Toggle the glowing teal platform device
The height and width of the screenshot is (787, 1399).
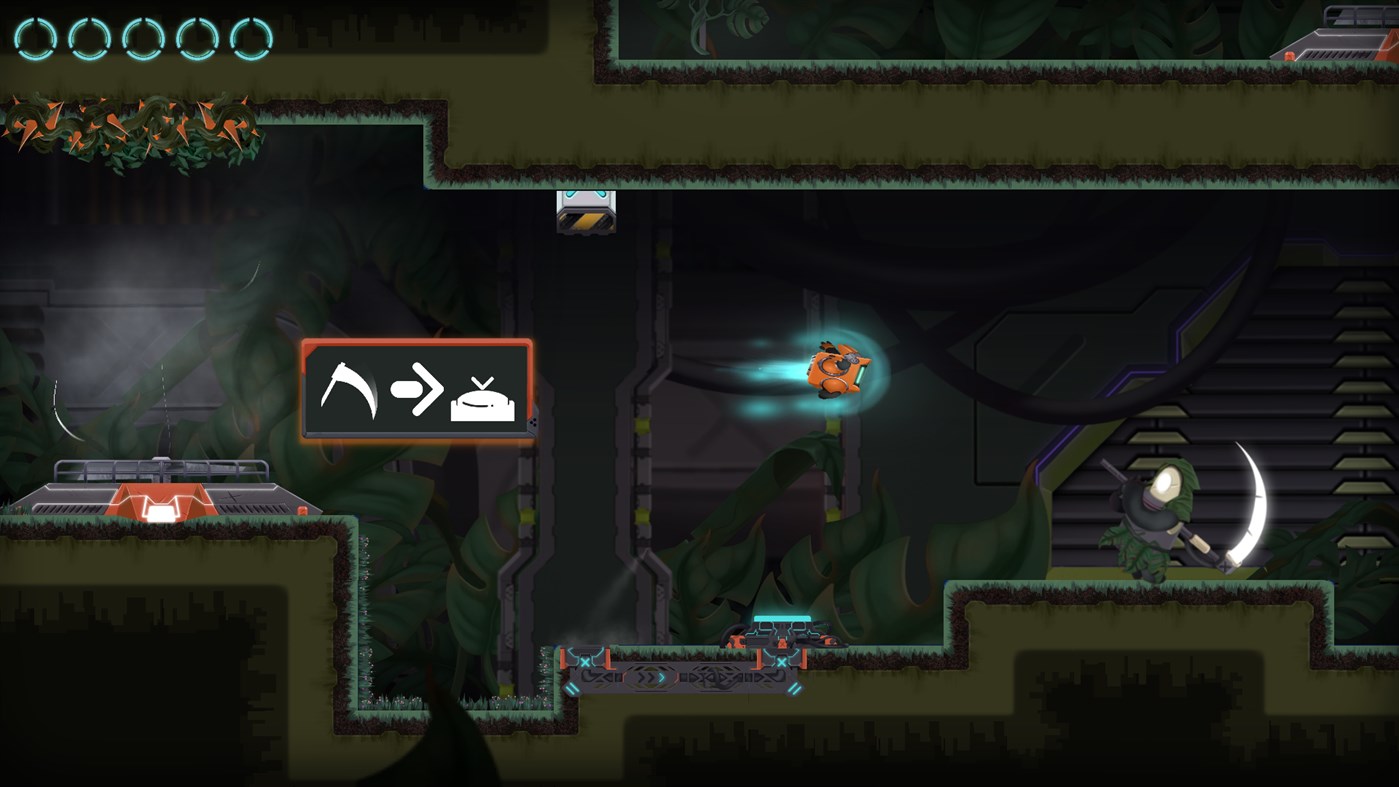tap(783, 633)
